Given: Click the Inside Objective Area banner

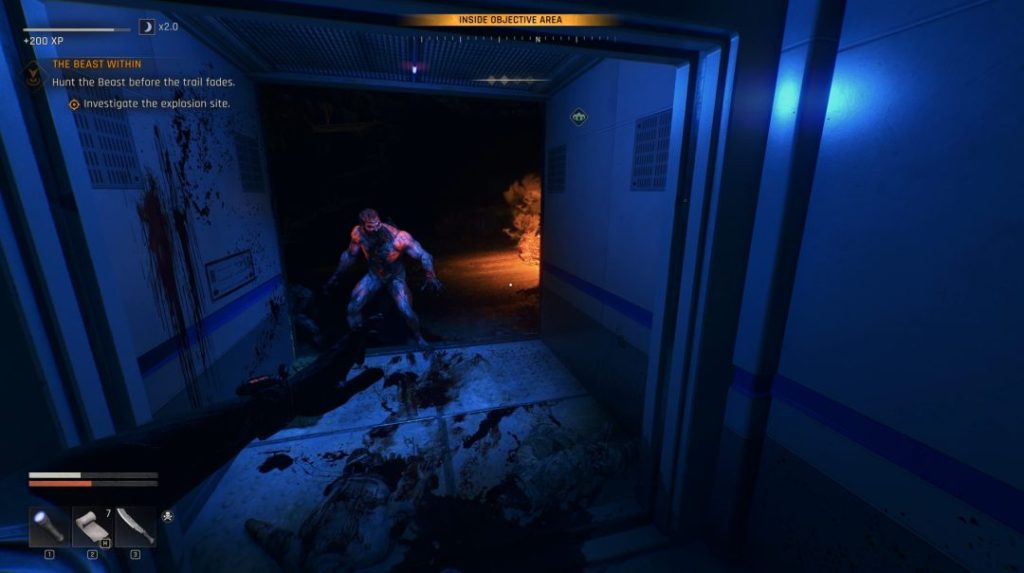Looking at the screenshot, I should pos(510,20).
